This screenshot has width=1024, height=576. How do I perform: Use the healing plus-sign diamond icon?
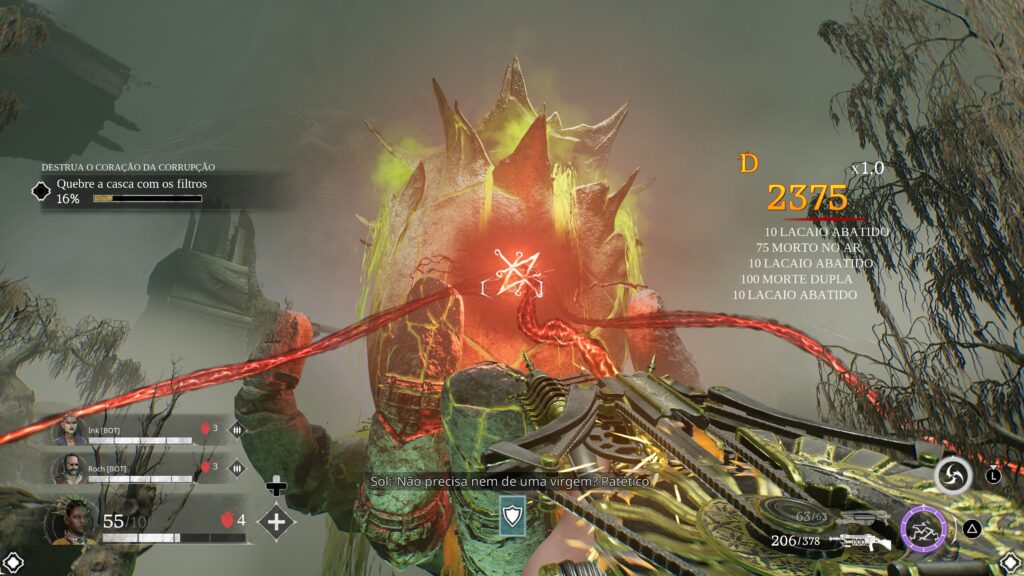276,521
